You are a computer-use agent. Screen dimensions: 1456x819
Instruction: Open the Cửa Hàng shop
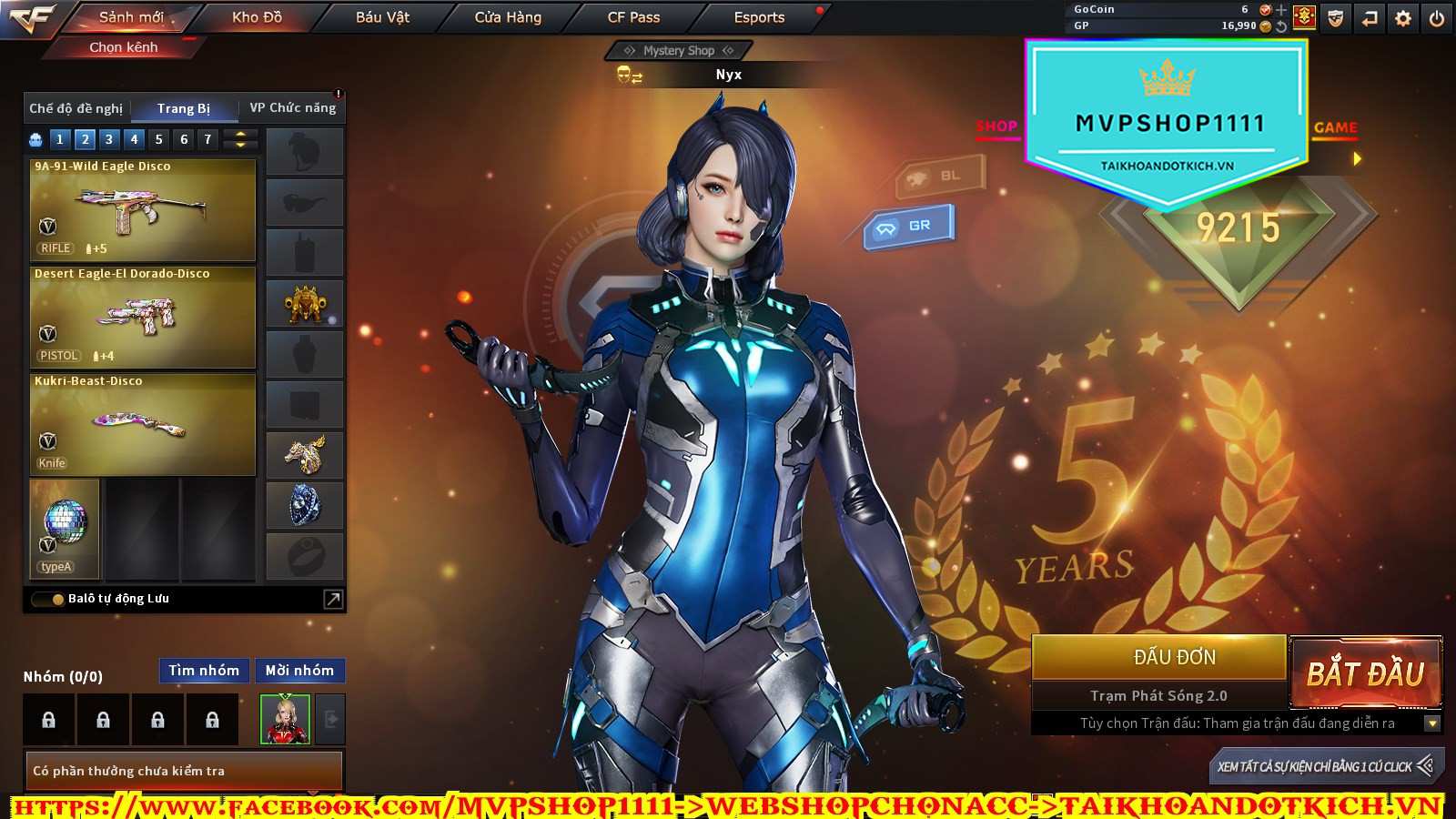tap(508, 17)
